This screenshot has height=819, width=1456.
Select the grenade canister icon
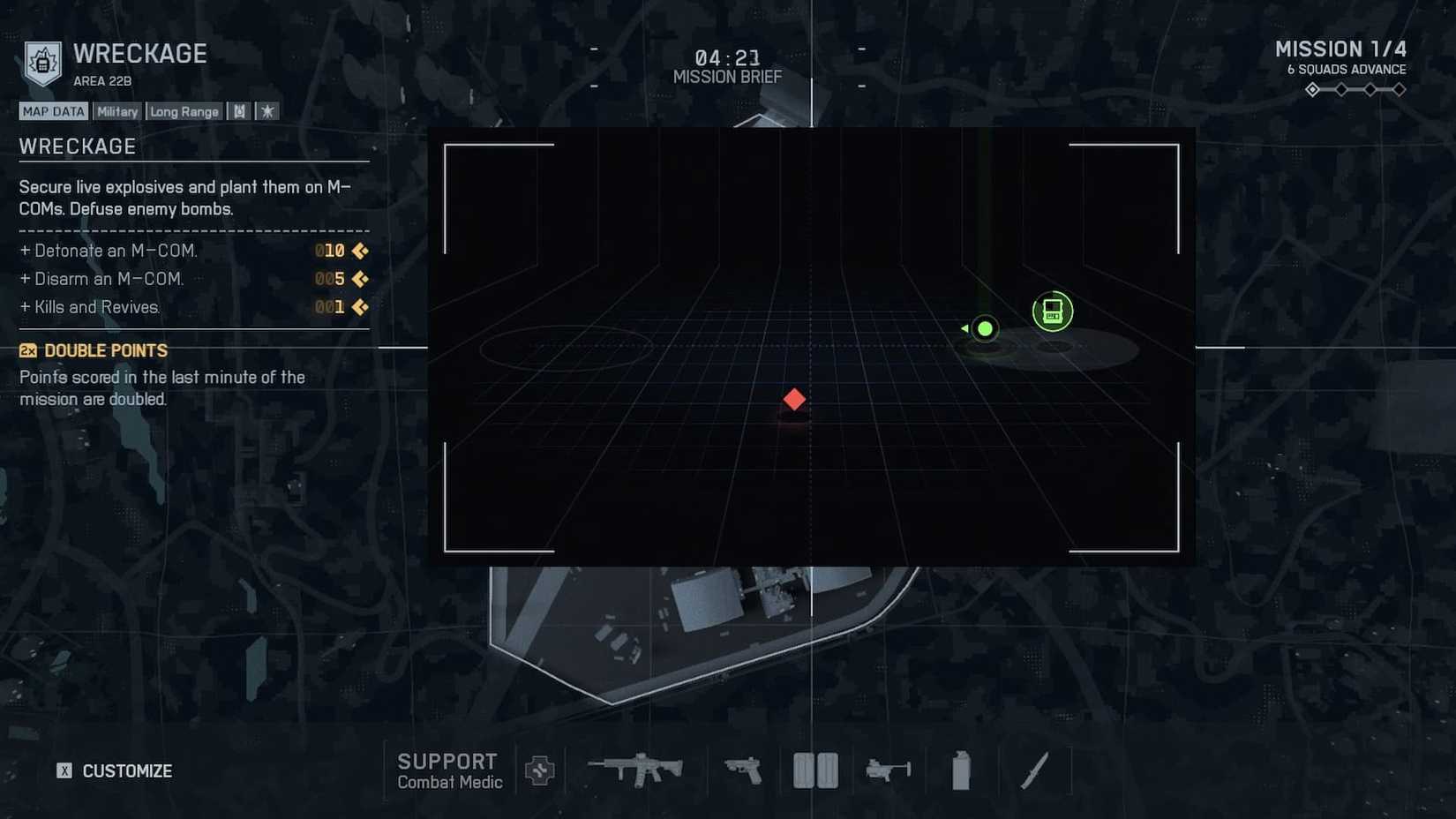coord(959,769)
